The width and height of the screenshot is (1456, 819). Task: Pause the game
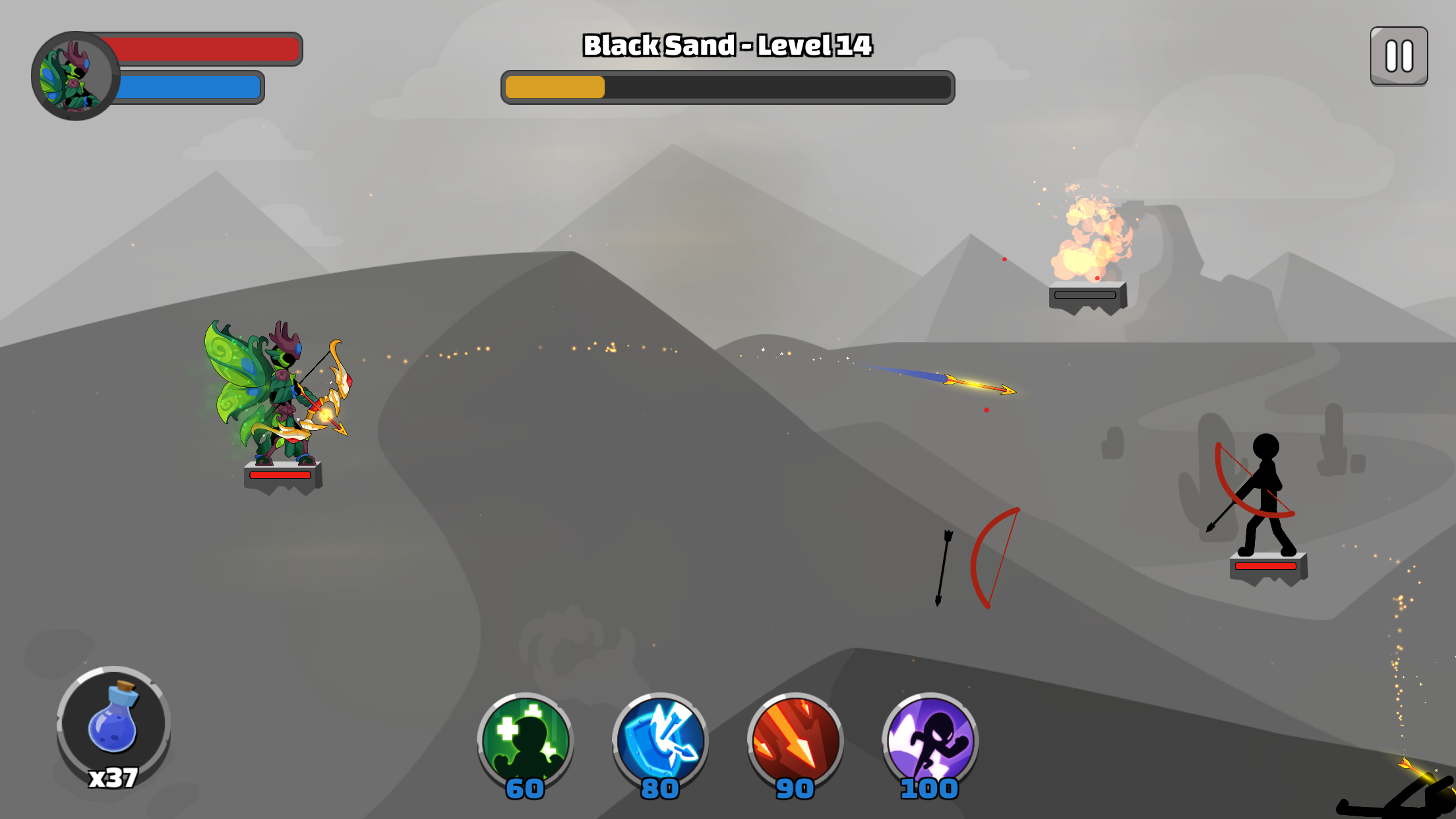pos(1399,56)
